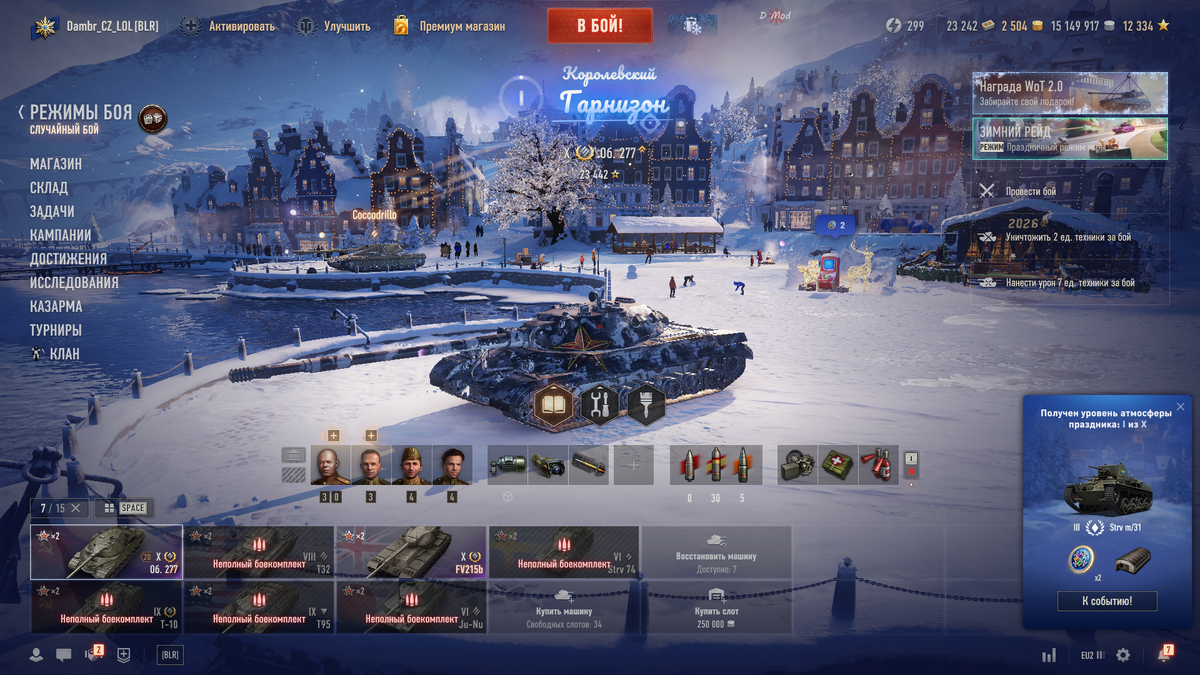This screenshot has height=675, width=1200.
Task: Start battle with the В БОЙ! button
Action: point(600,26)
